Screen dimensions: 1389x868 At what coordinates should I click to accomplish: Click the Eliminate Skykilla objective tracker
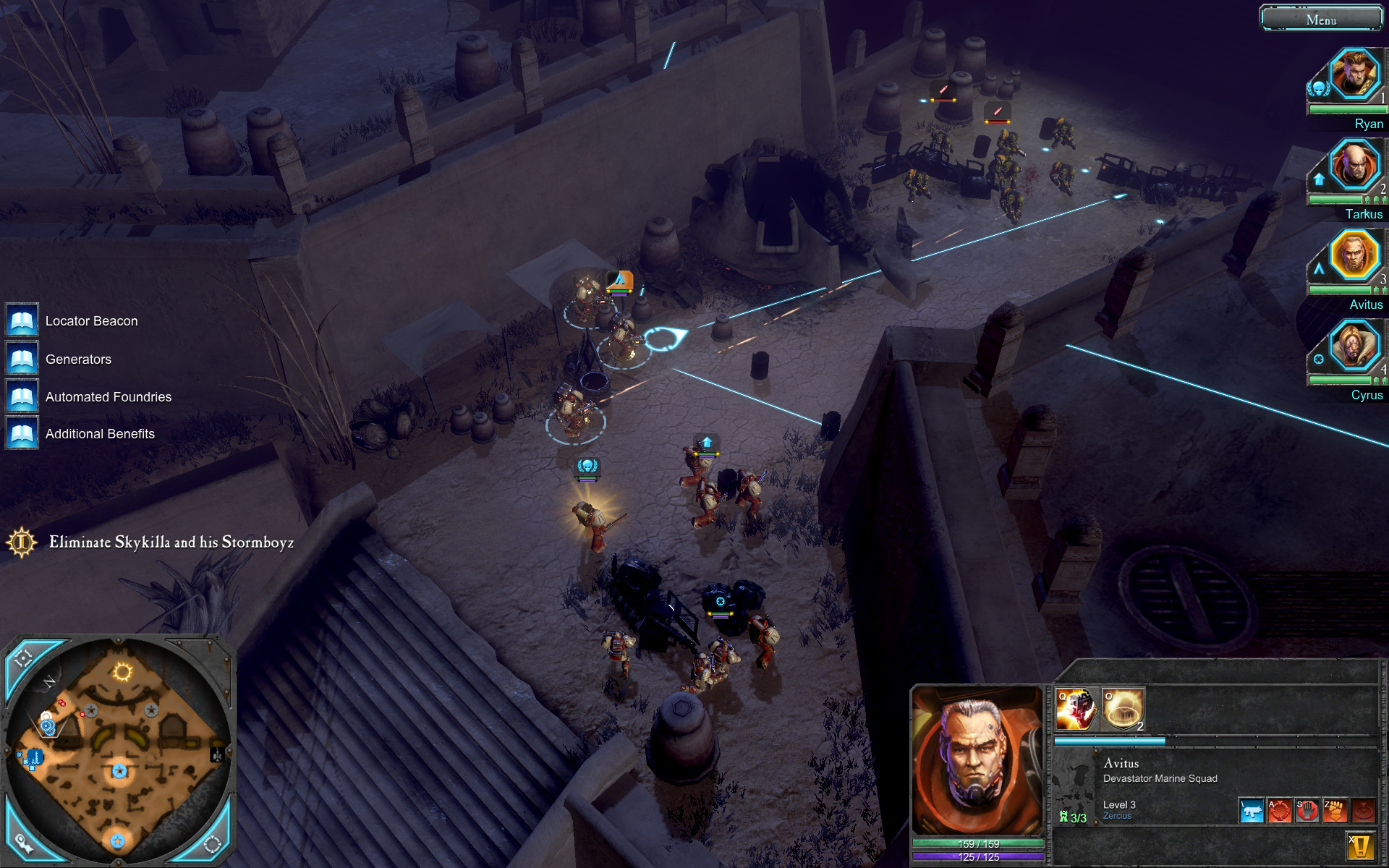click(171, 542)
